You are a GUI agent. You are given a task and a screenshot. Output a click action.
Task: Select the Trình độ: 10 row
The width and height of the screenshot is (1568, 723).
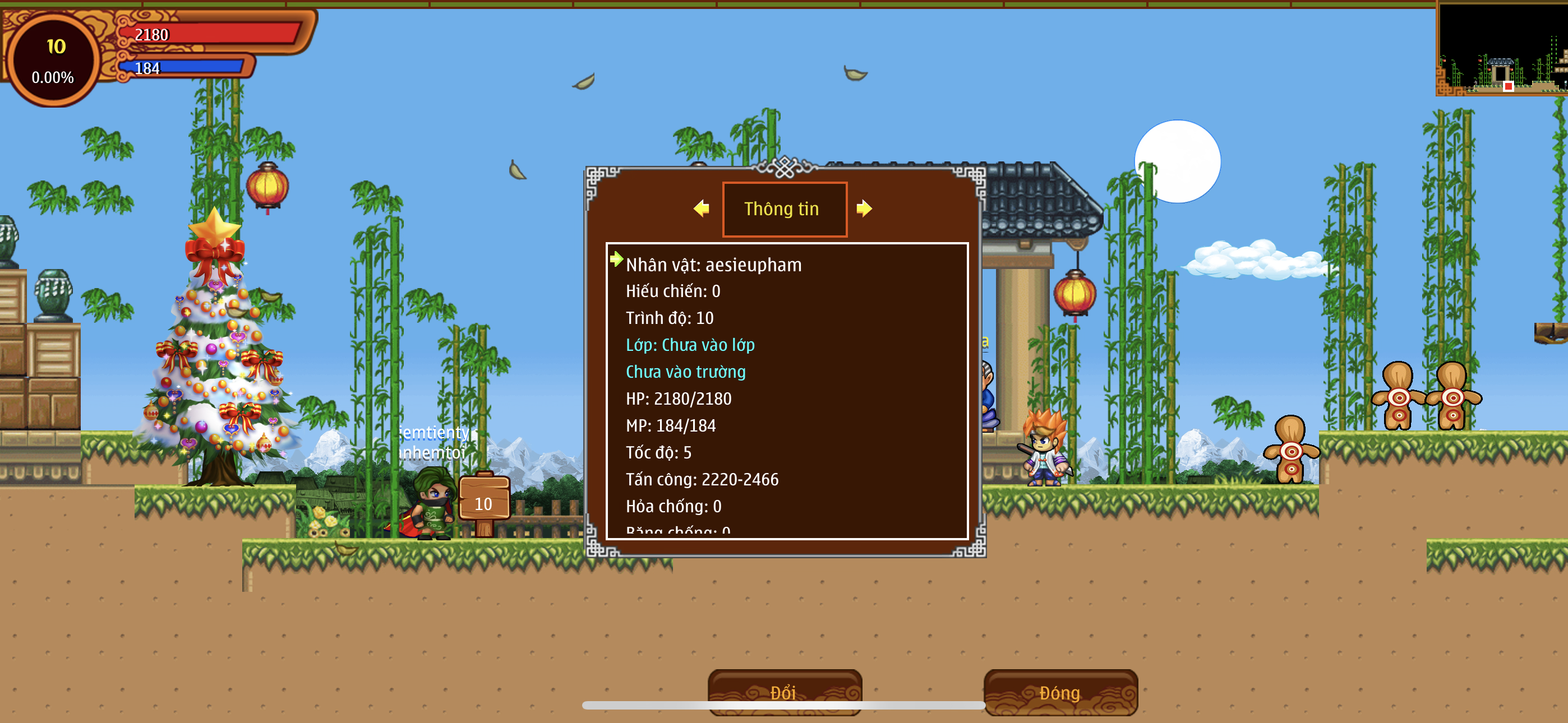pyautogui.click(x=670, y=318)
